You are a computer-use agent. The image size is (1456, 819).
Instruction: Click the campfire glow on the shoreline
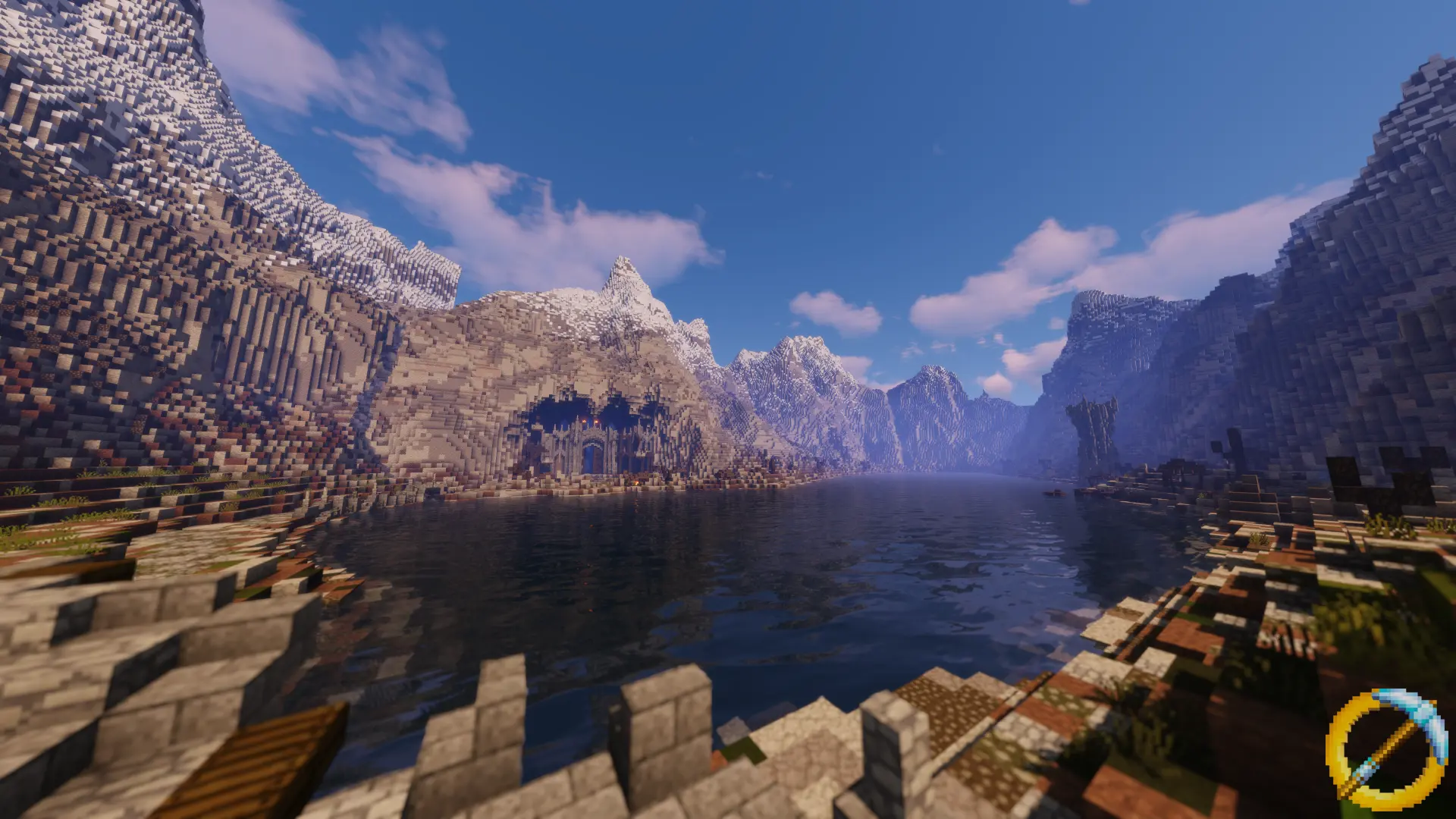[x=635, y=483]
